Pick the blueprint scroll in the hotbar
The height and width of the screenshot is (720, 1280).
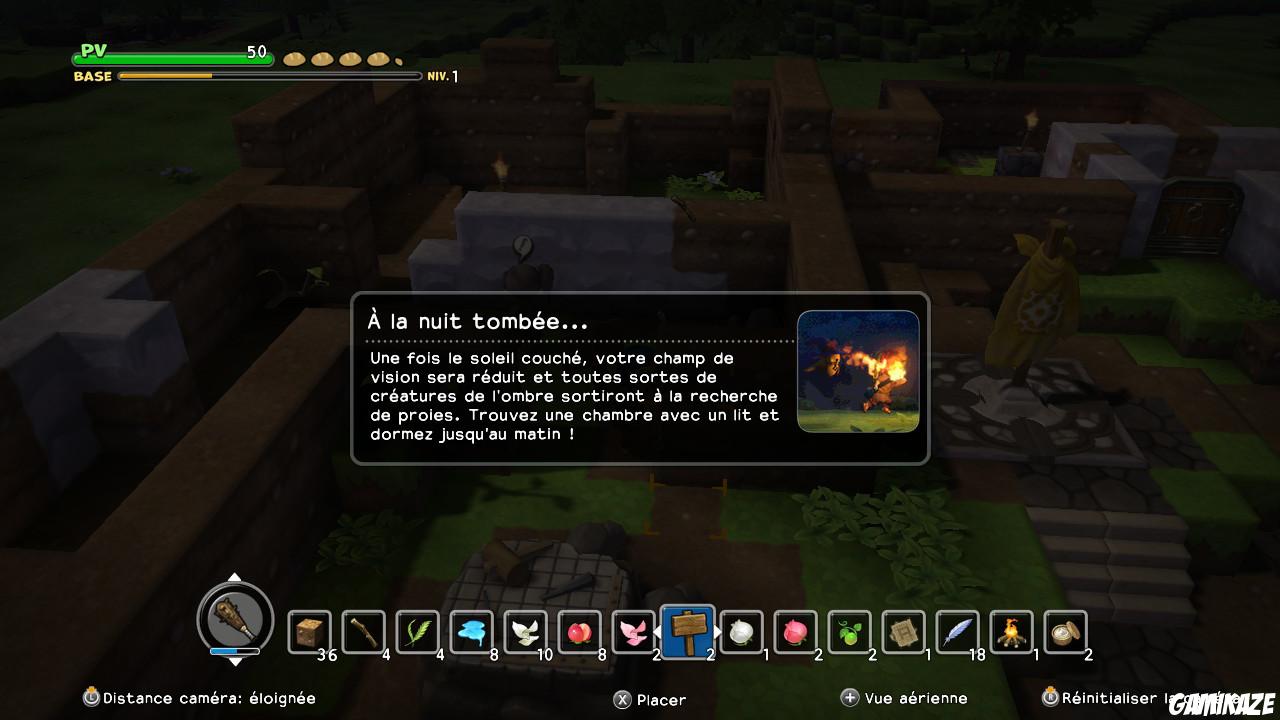(x=903, y=632)
